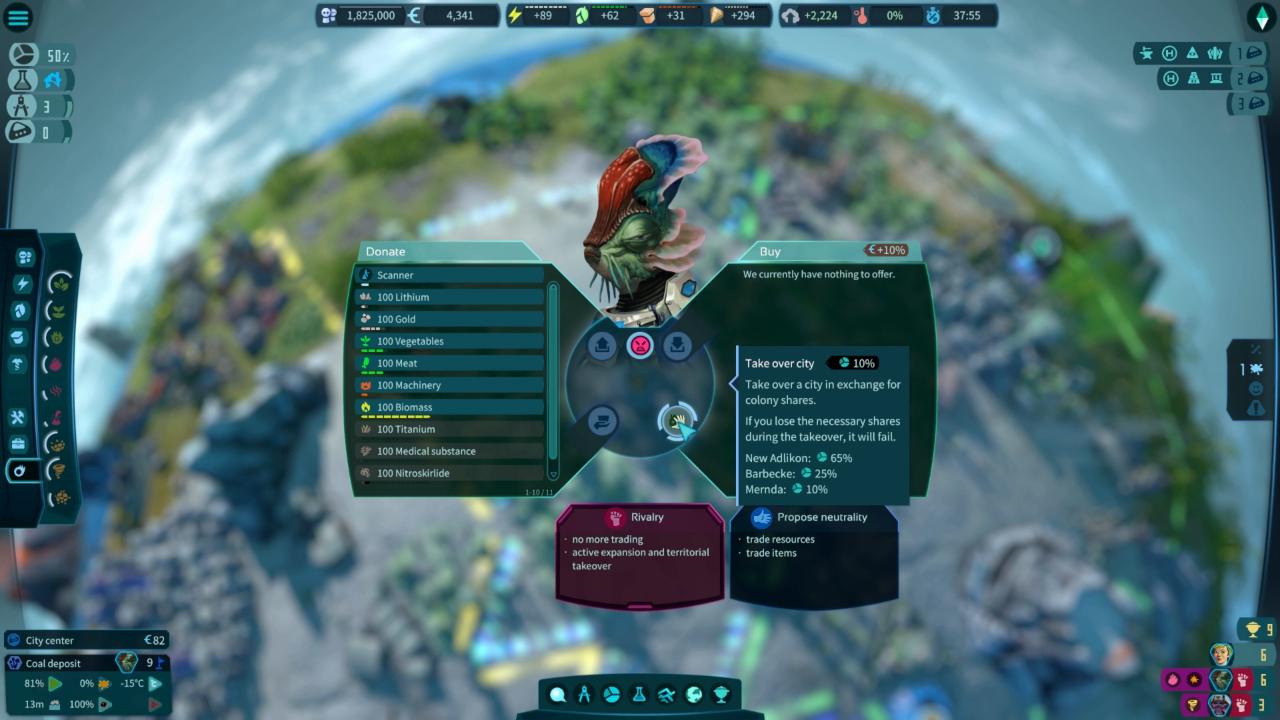Screen dimensions: 1280x720
Task: Select the wrench and hammer tools category
Action: [x=18, y=417]
